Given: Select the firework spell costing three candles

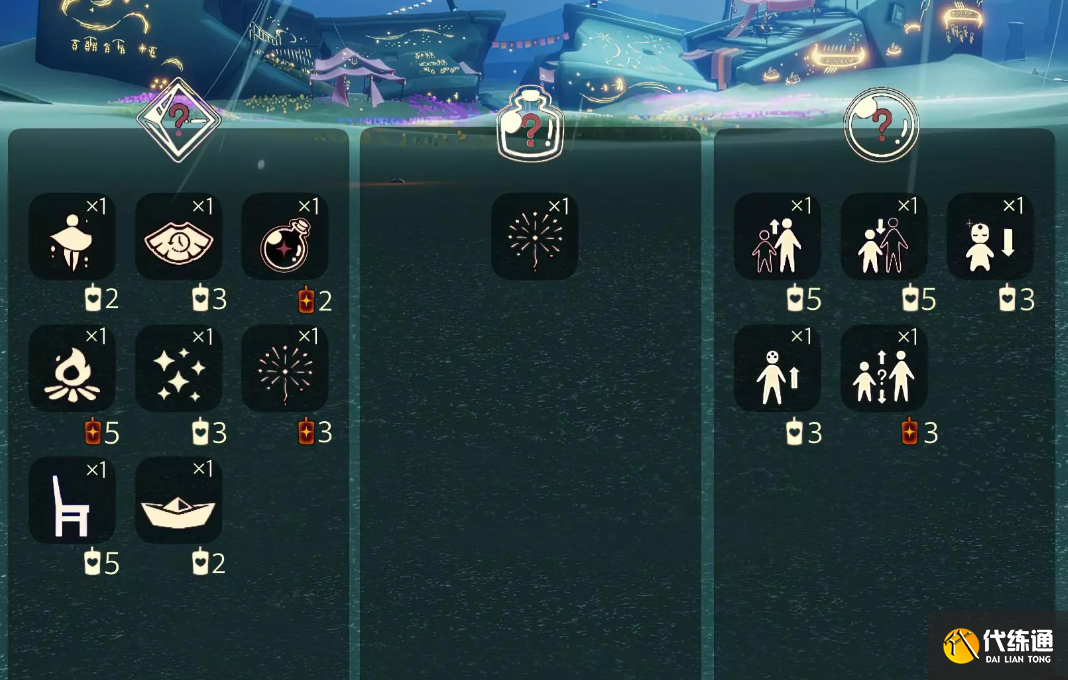Looking at the screenshot, I should click(285, 368).
